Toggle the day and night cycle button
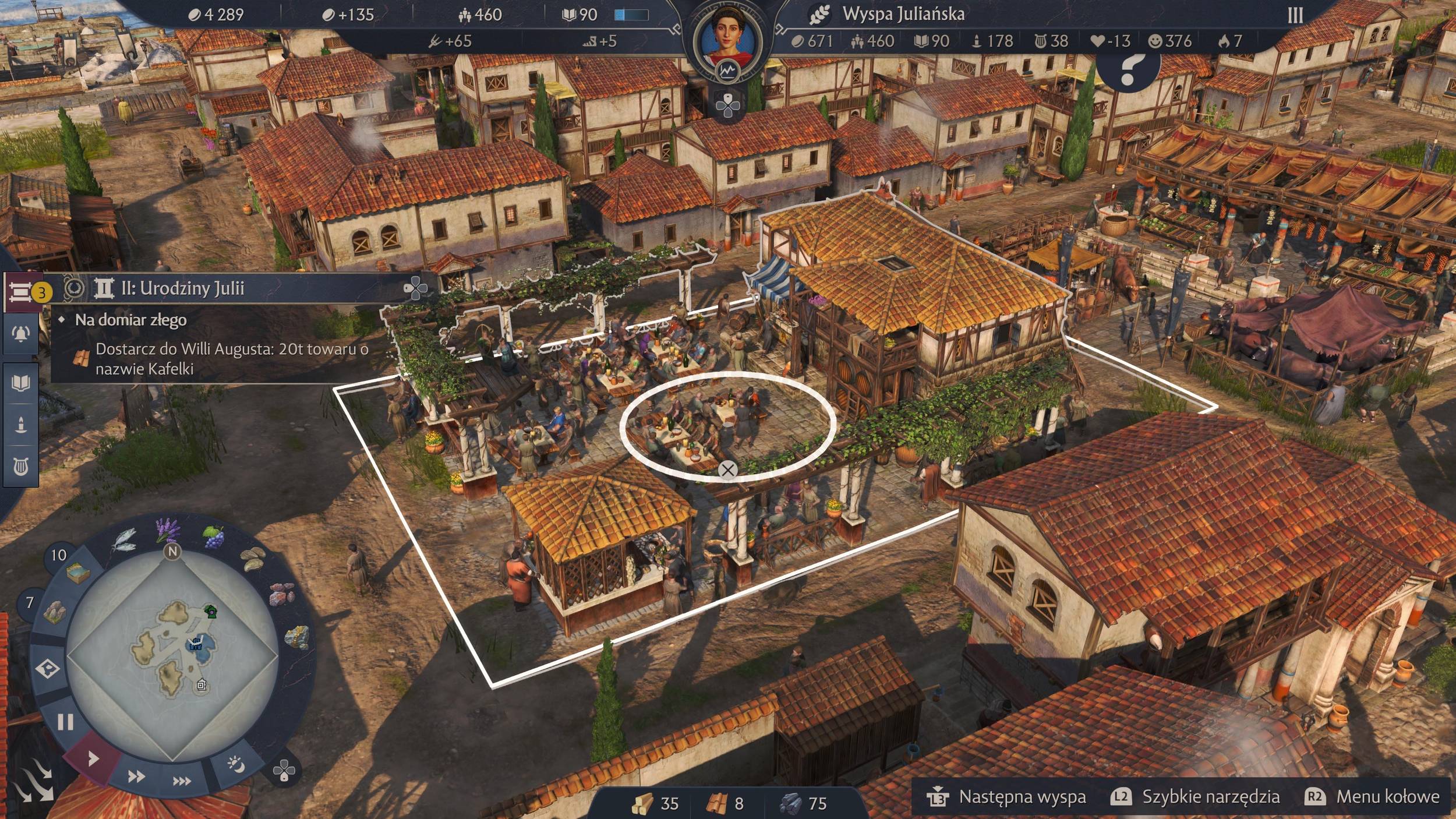Image resolution: width=1456 pixels, height=819 pixels. coord(236,764)
